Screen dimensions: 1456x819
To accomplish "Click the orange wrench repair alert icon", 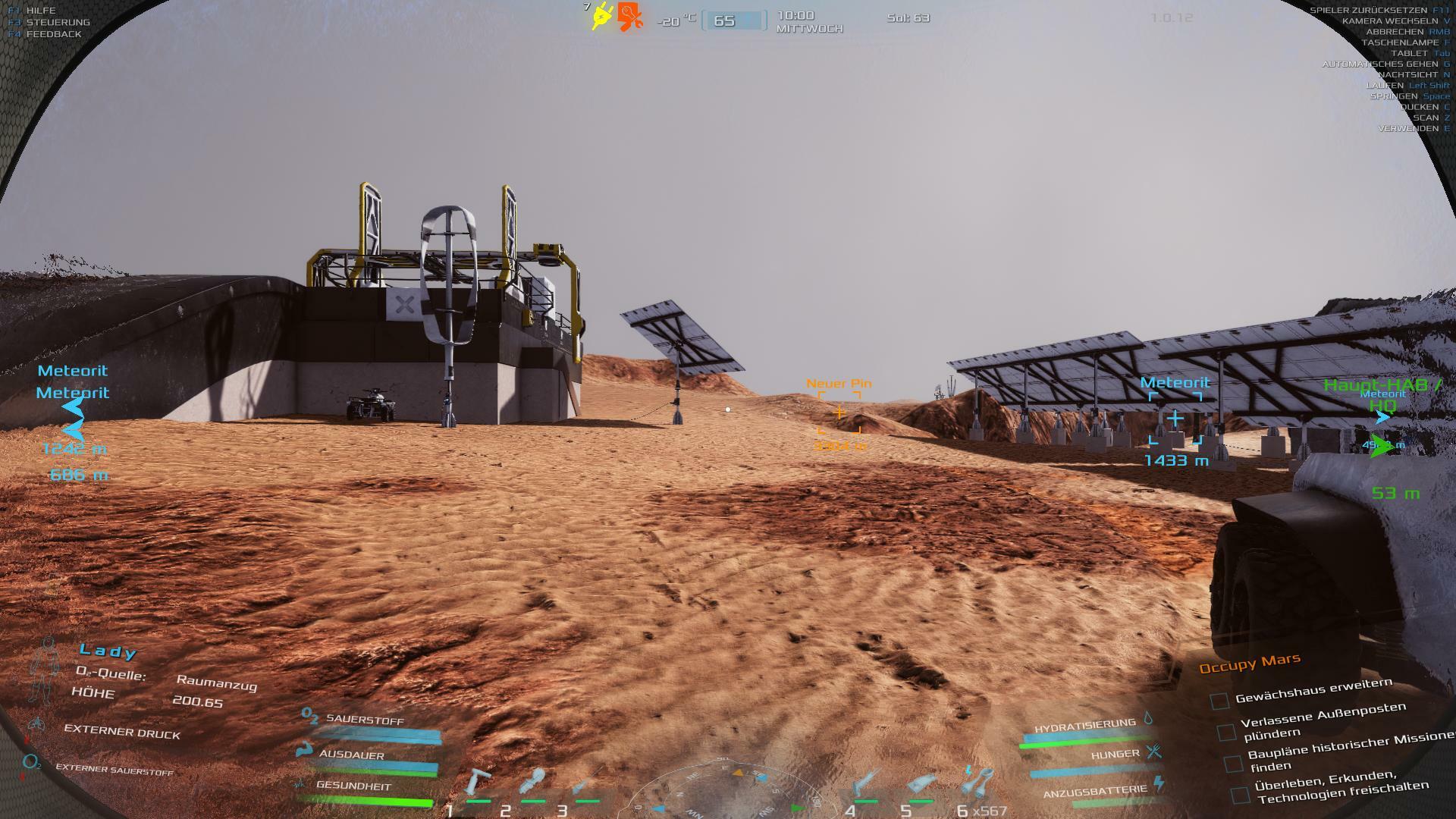I will (x=629, y=16).
